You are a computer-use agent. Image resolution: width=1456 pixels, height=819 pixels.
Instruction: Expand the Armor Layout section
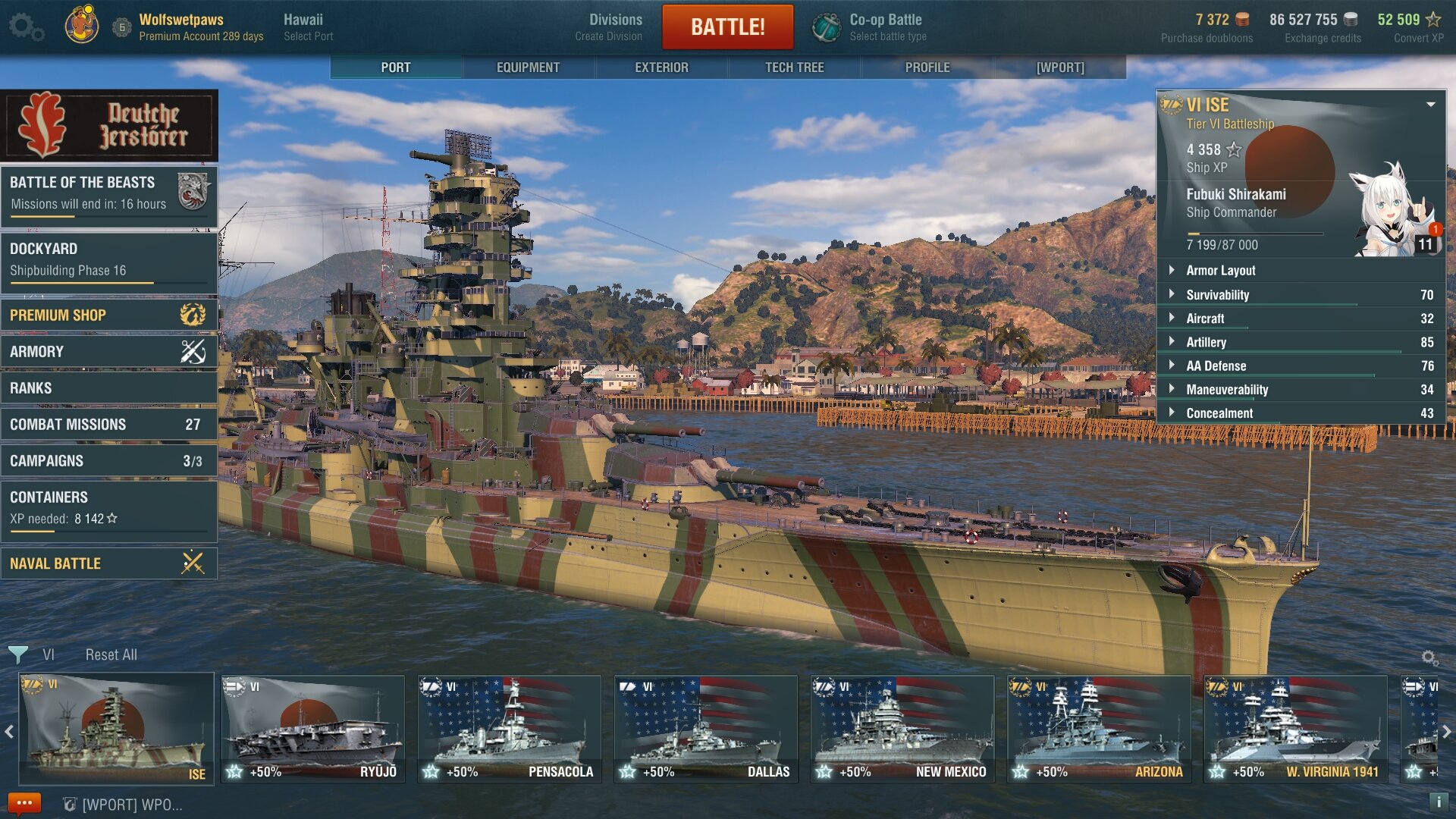pos(1220,271)
